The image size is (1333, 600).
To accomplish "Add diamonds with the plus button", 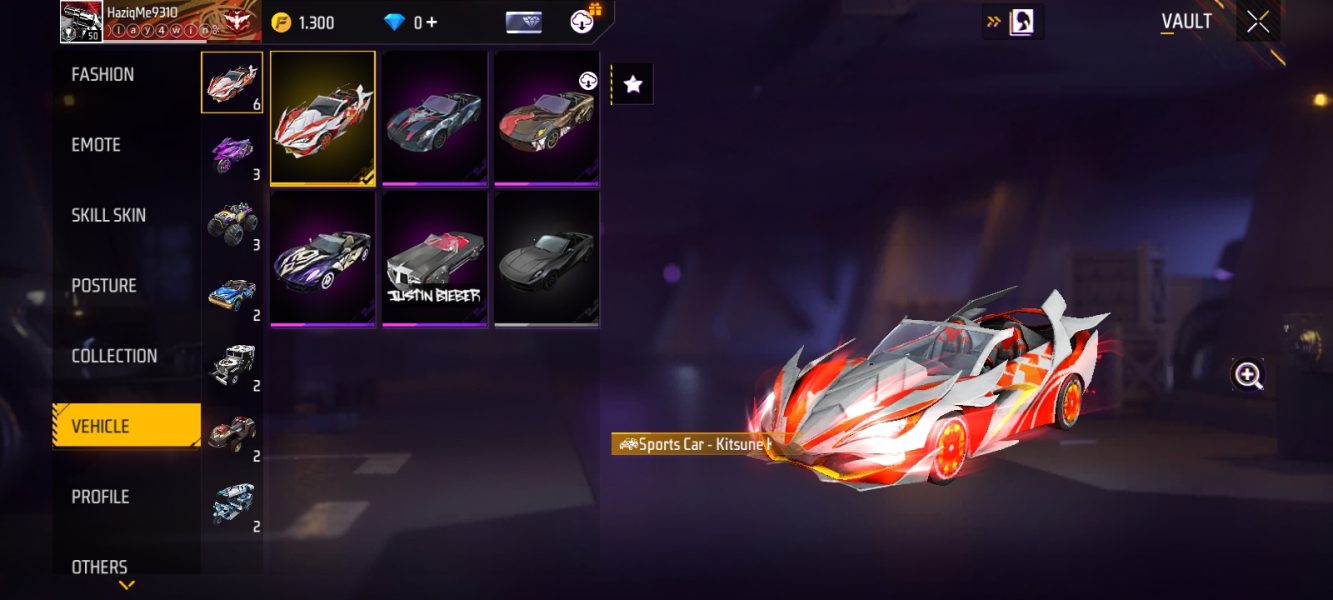I will 432,22.
